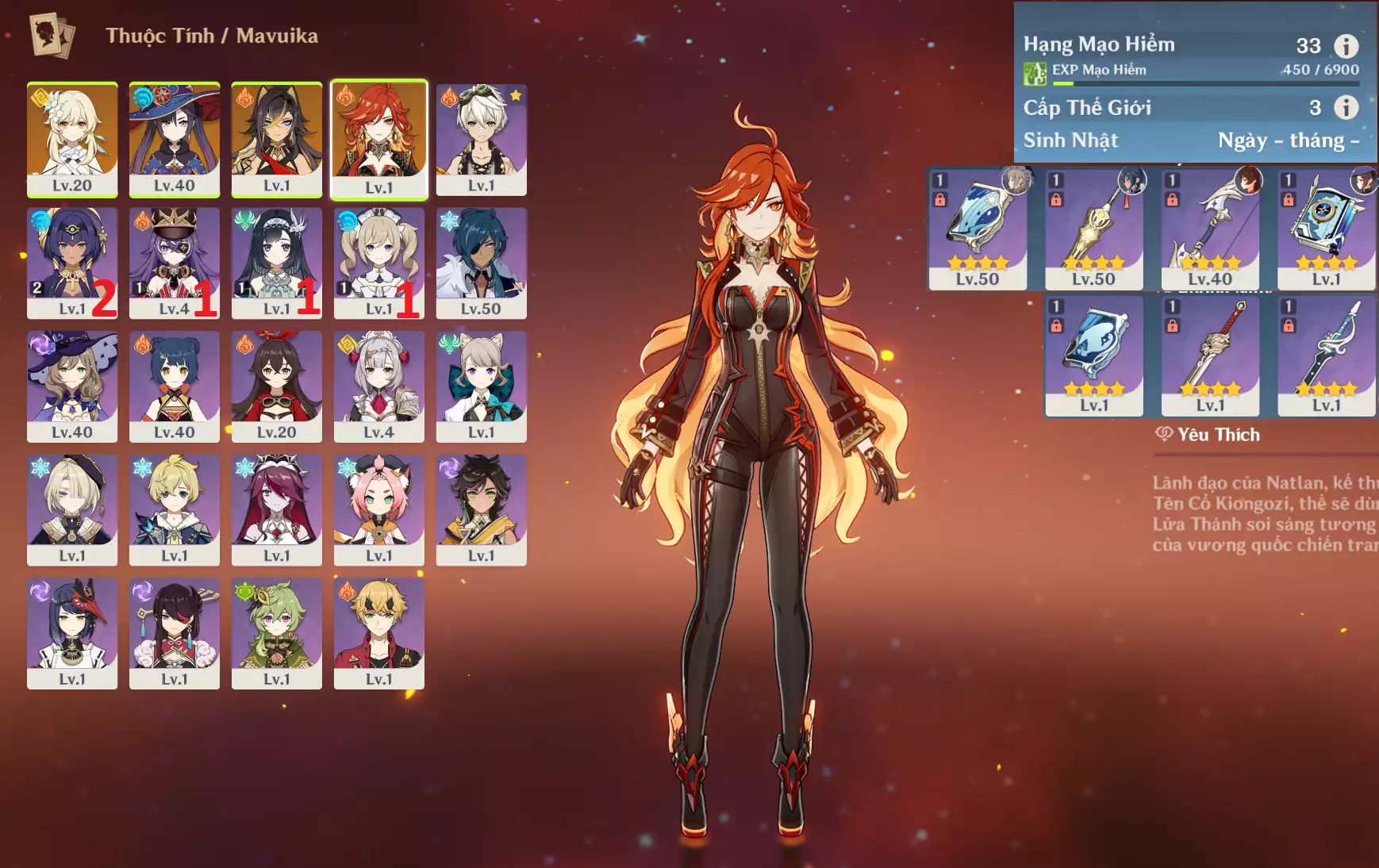Viewport: 1379px width, 868px height.
Task: Select Lisa's character portrait
Action: pos(72,386)
